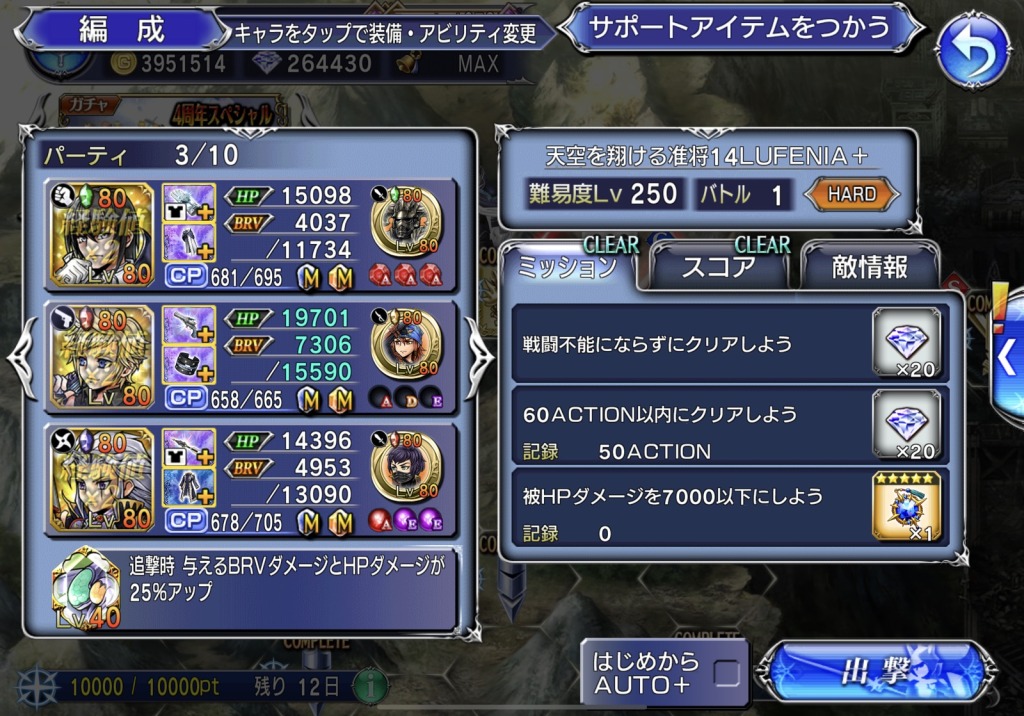Open サポートアイテムをつかう support items
Image resolution: width=1024 pixels, height=716 pixels.
(740, 27)
